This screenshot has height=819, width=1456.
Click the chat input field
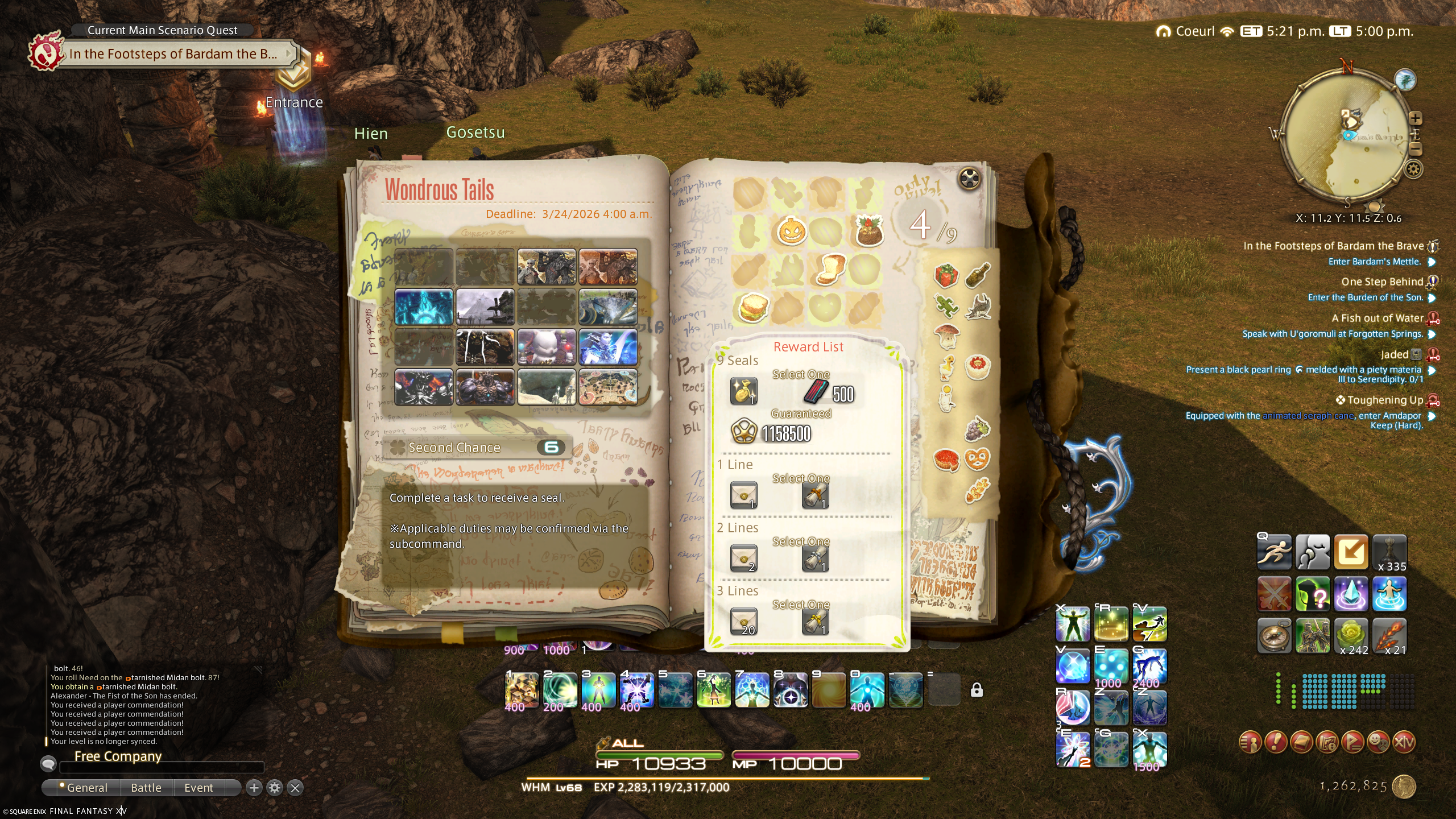pos(162,768)
